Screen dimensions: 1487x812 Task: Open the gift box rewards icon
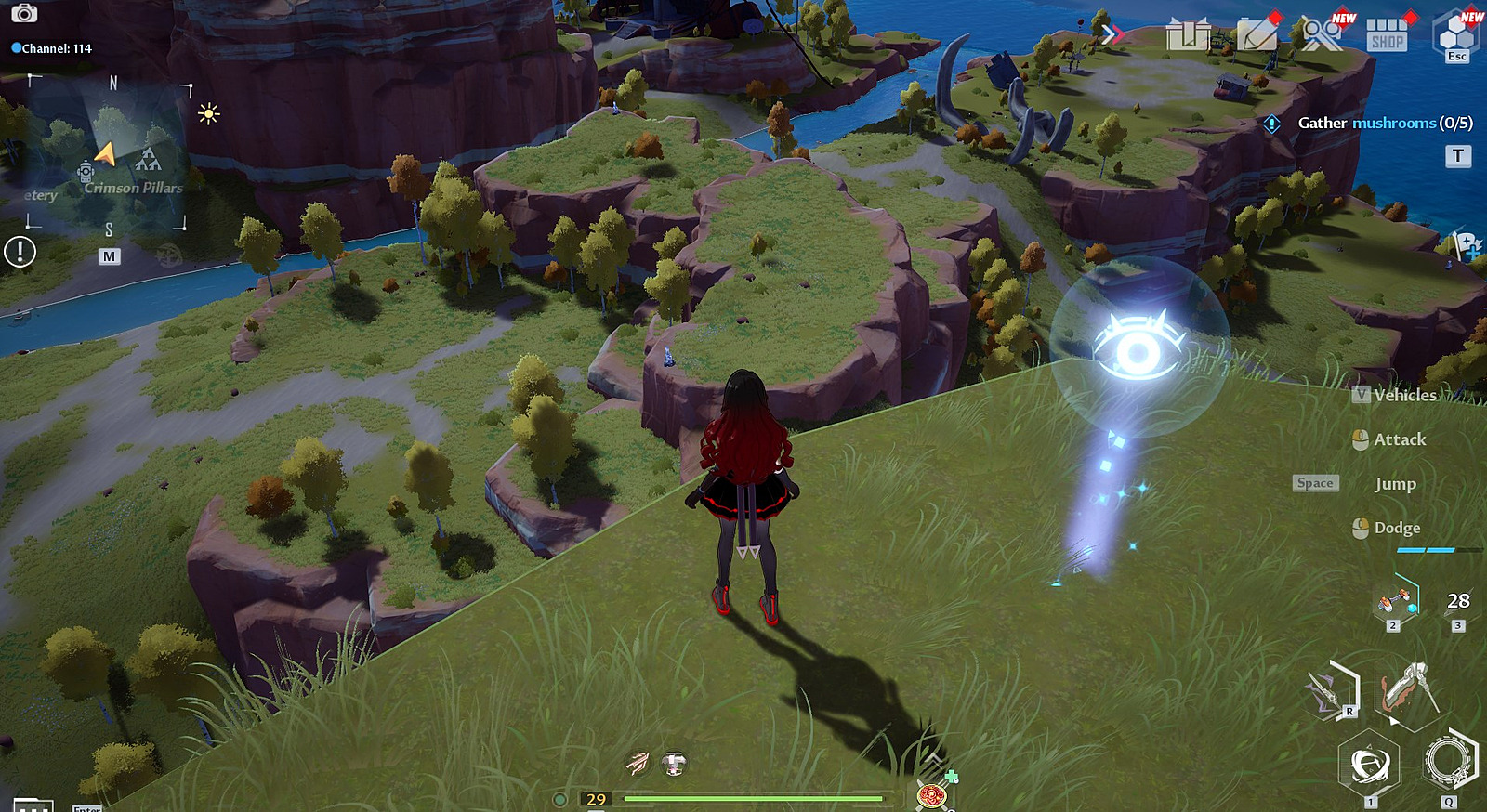1188,35
